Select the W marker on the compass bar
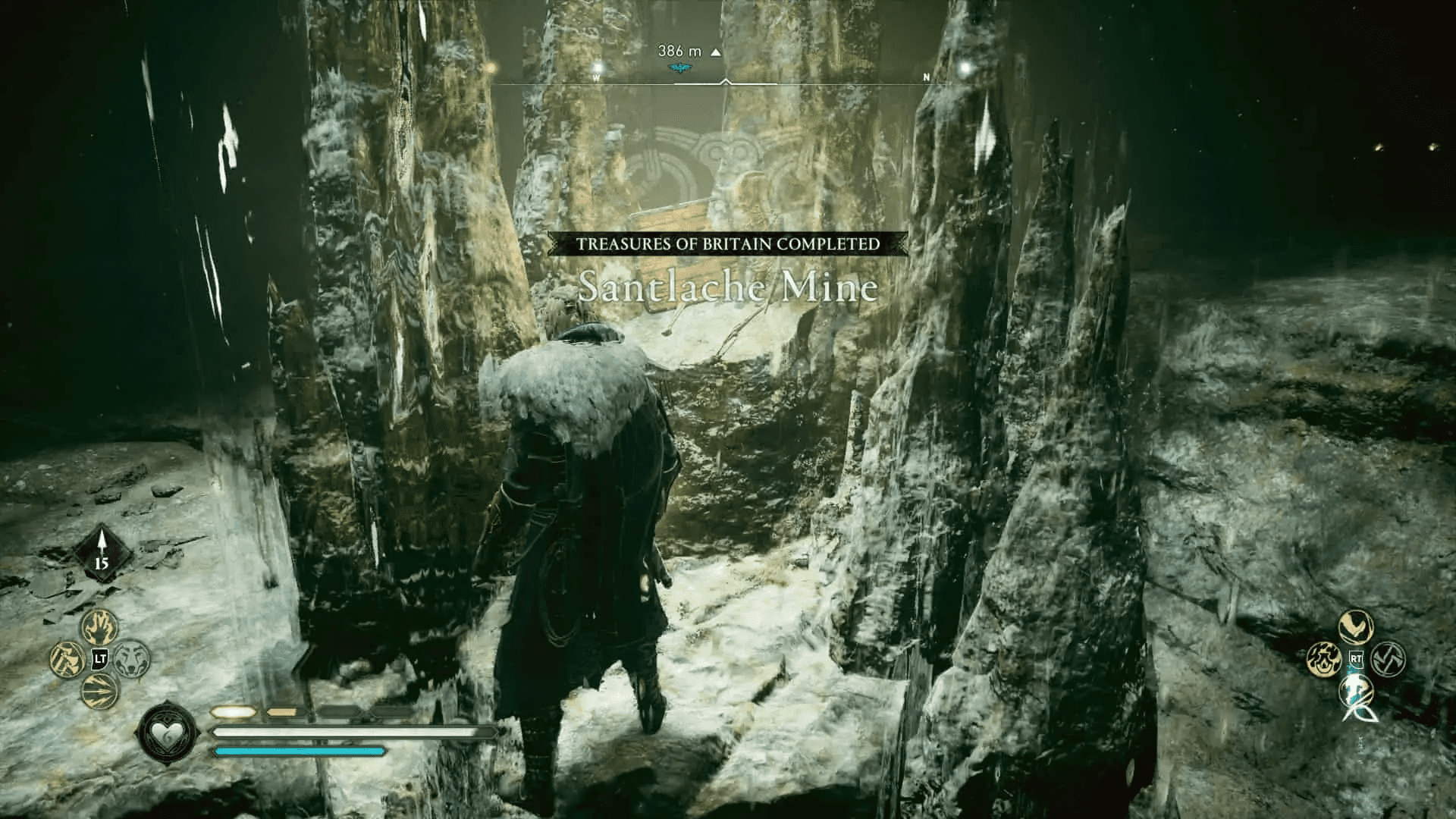The width and height of the screenshot is (1456, 819). point(598,76)
